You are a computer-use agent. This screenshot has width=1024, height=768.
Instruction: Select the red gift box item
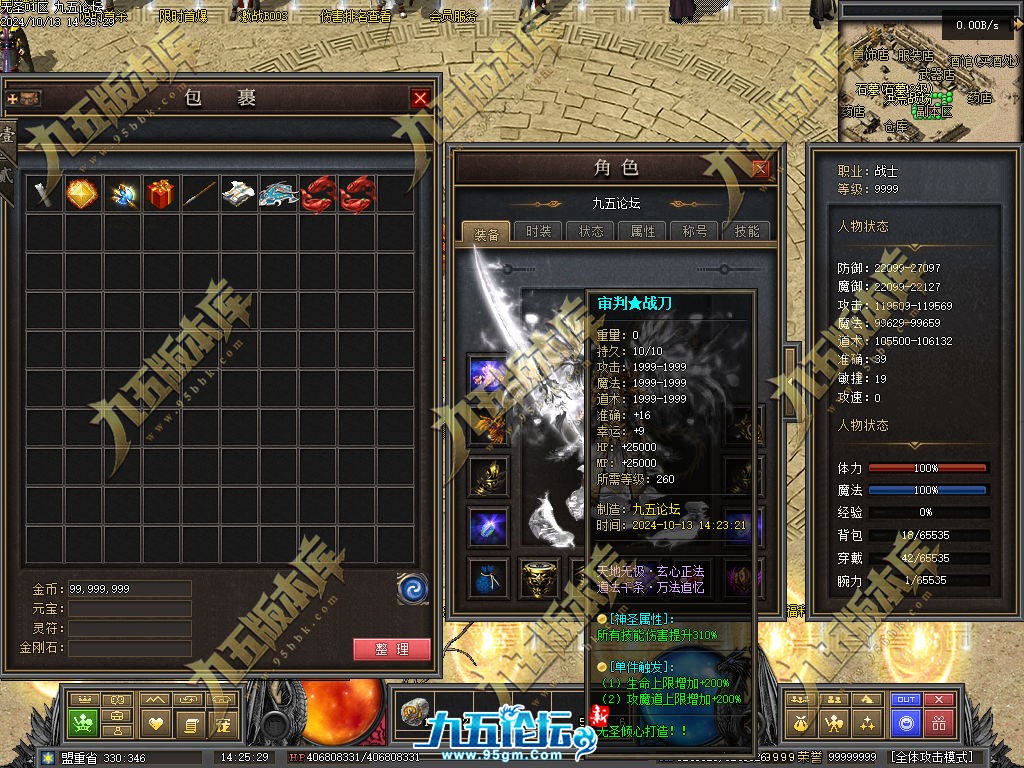161,193
